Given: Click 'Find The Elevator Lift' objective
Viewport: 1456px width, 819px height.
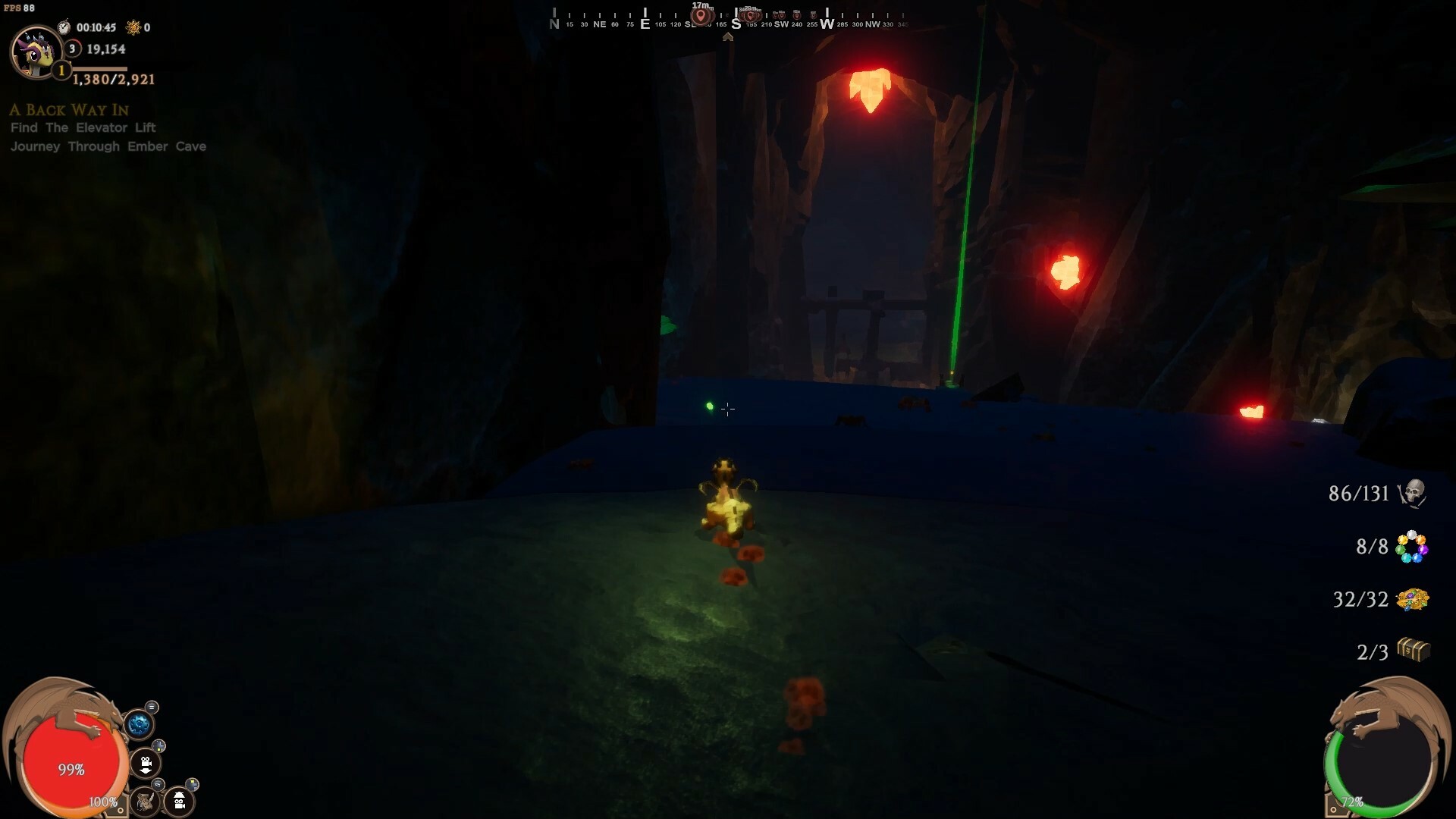Looking at the screenshot, I should coord(83,127).
